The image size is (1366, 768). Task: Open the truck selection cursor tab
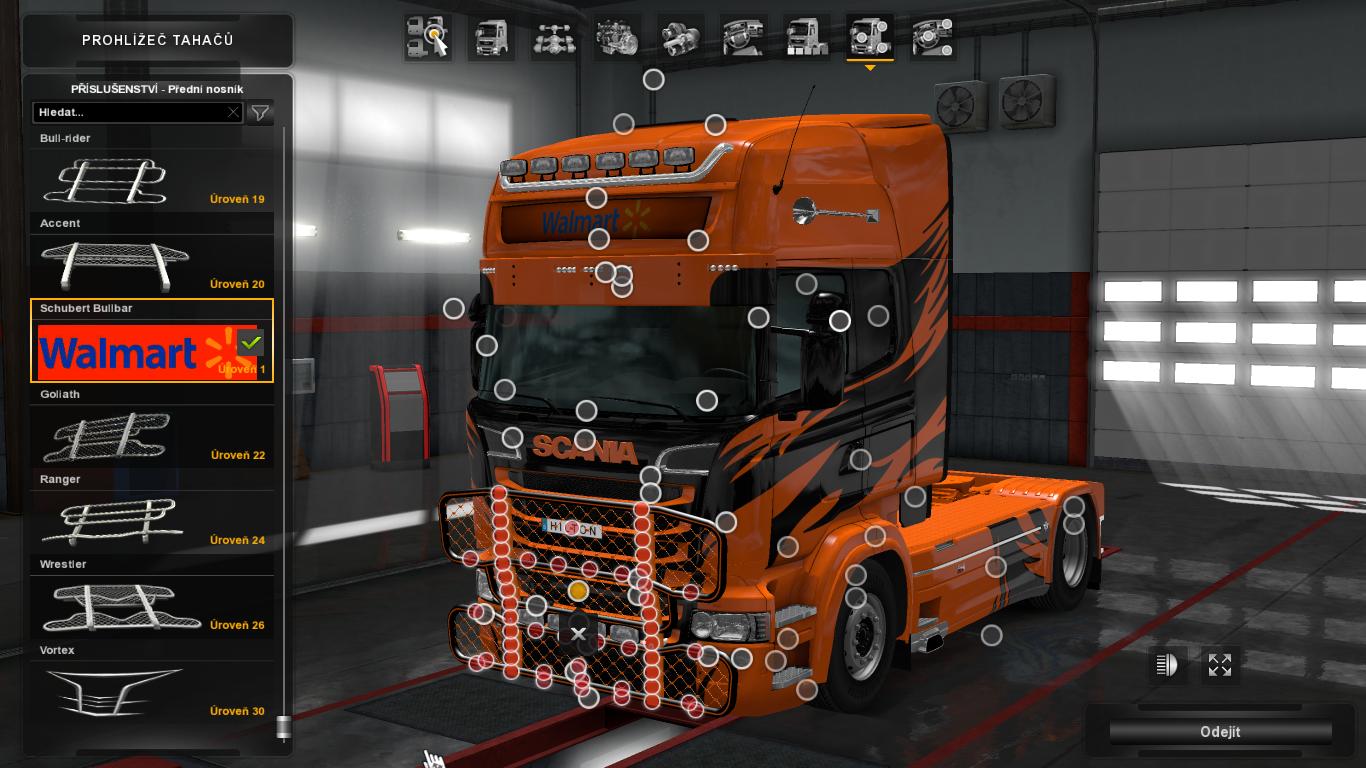pyautogui.click(x=427, y=38)
